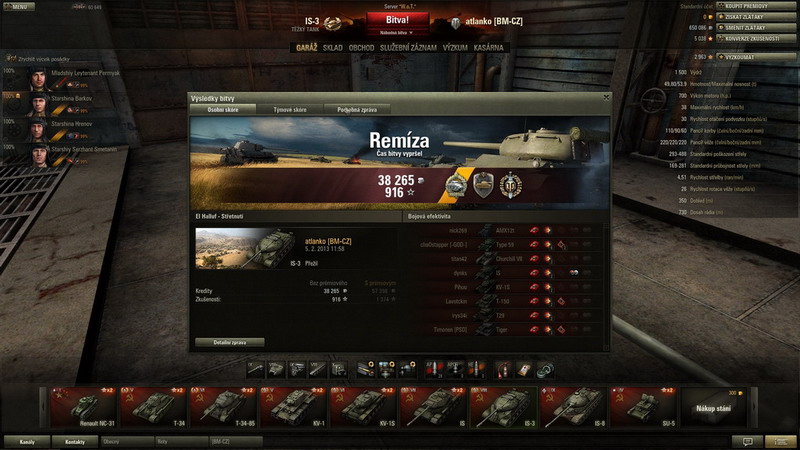Image resolution: width=800 pixels, height=450 pixels.
Task: Show the Kasárna barracks tab
Action: [491, 48]
